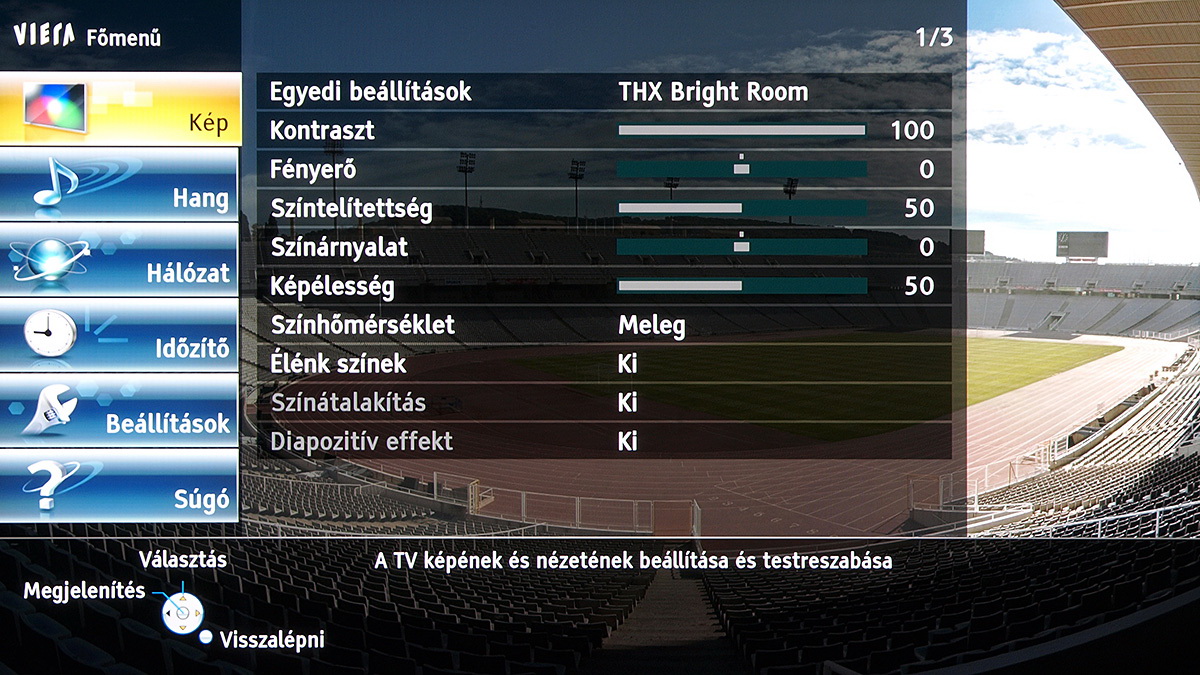Select the Kép picture menu tab

pyautogui.click(x=120, y=108)
